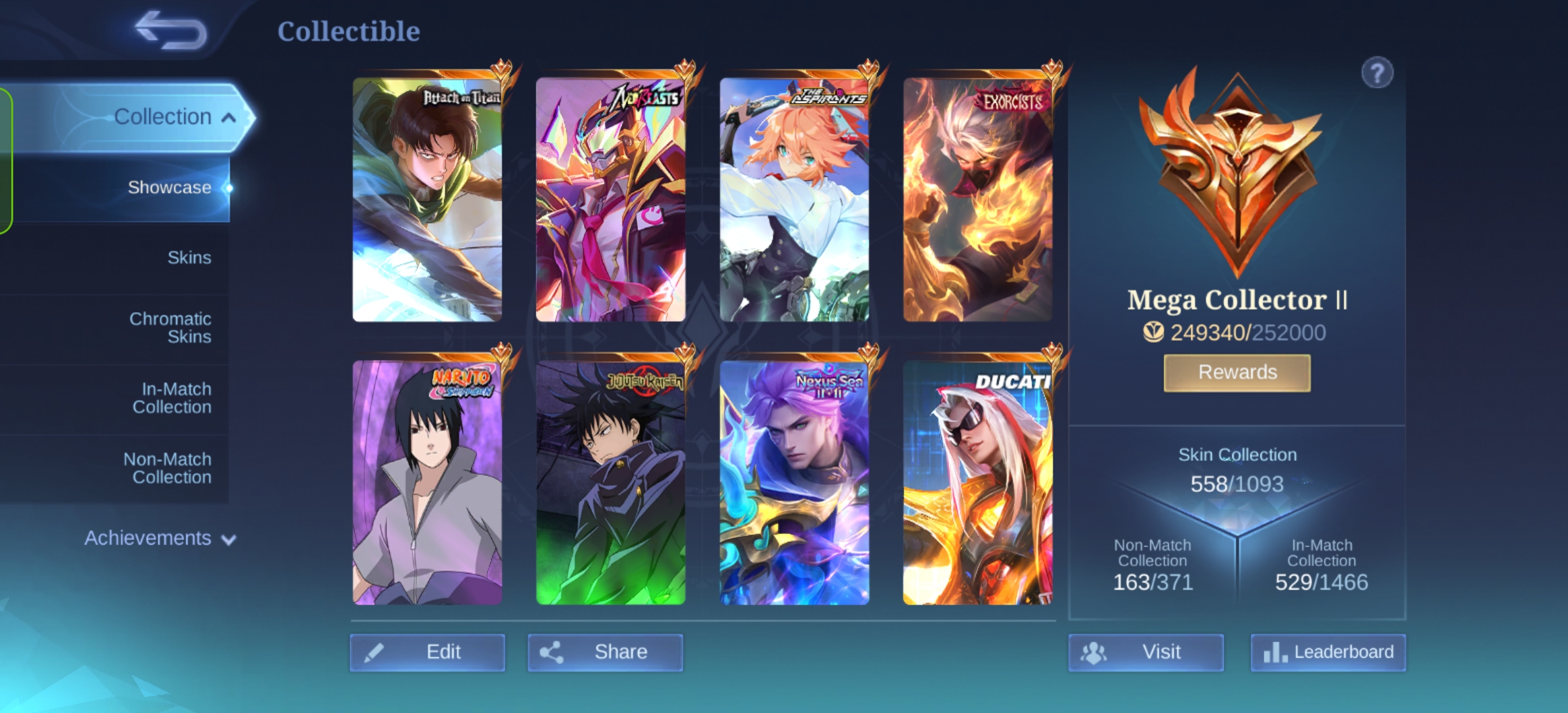Open the collector Rewards

tap(1237, 372)
